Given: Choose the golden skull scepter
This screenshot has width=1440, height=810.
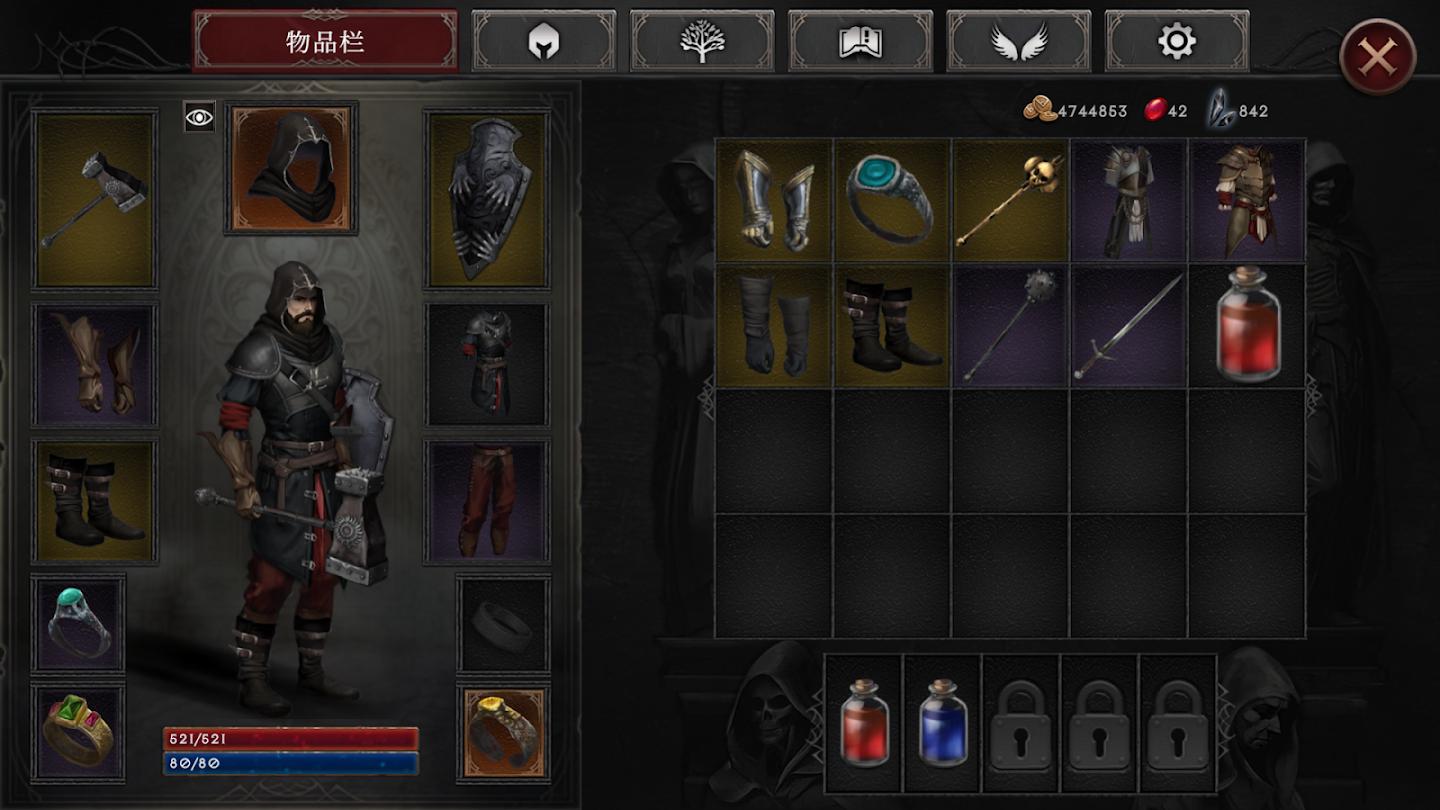Looking at the screenshot, I should click(x=1010, y=200).
